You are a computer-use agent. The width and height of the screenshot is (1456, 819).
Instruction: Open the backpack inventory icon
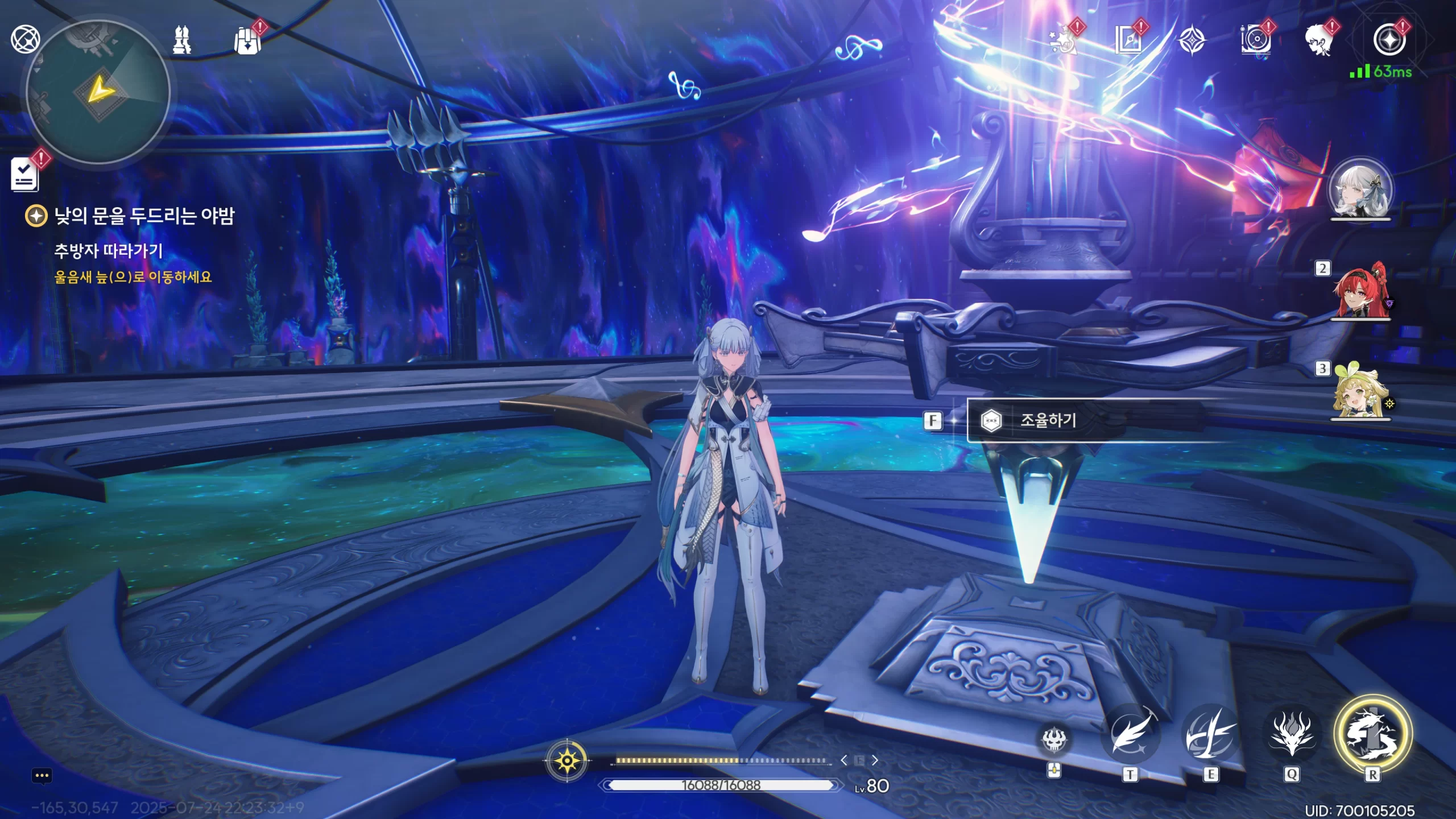[x=247, y=40]
